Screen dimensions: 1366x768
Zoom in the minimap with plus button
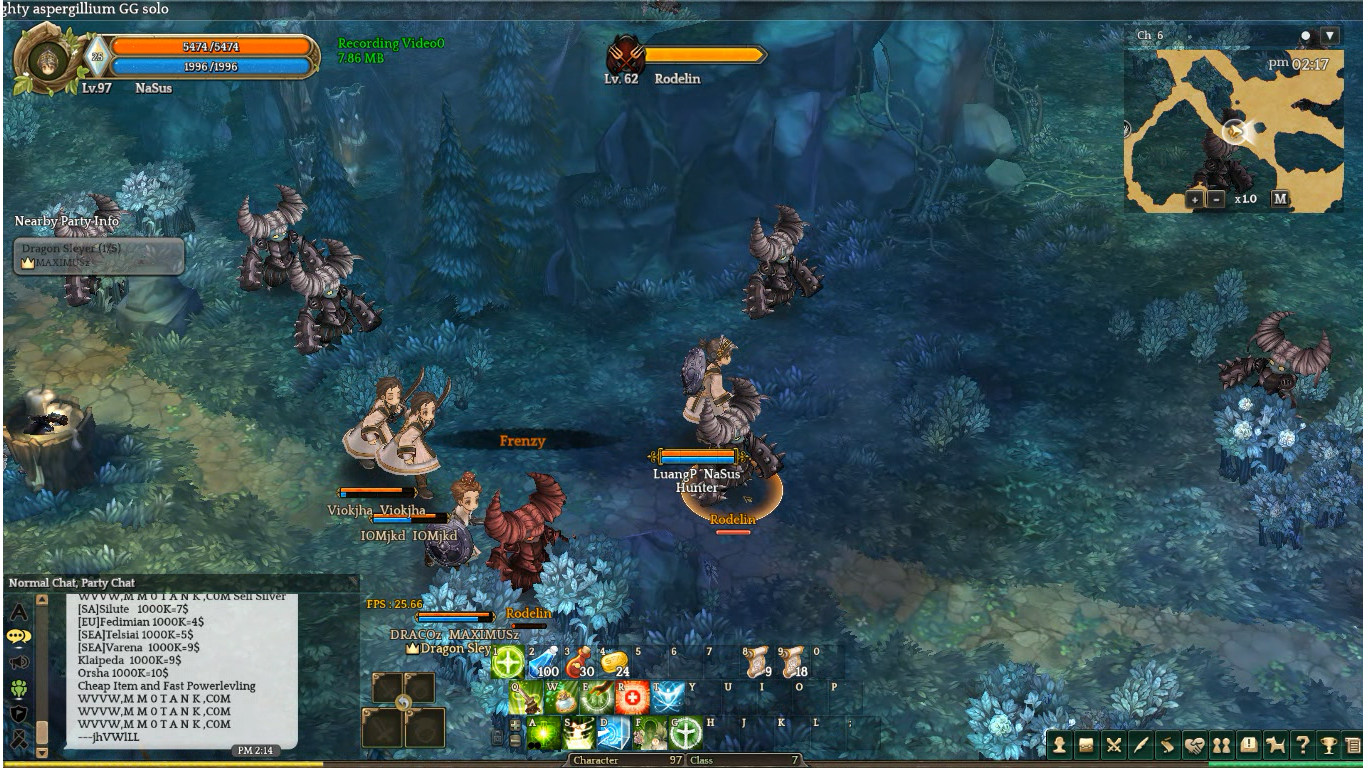point(1194,198)
